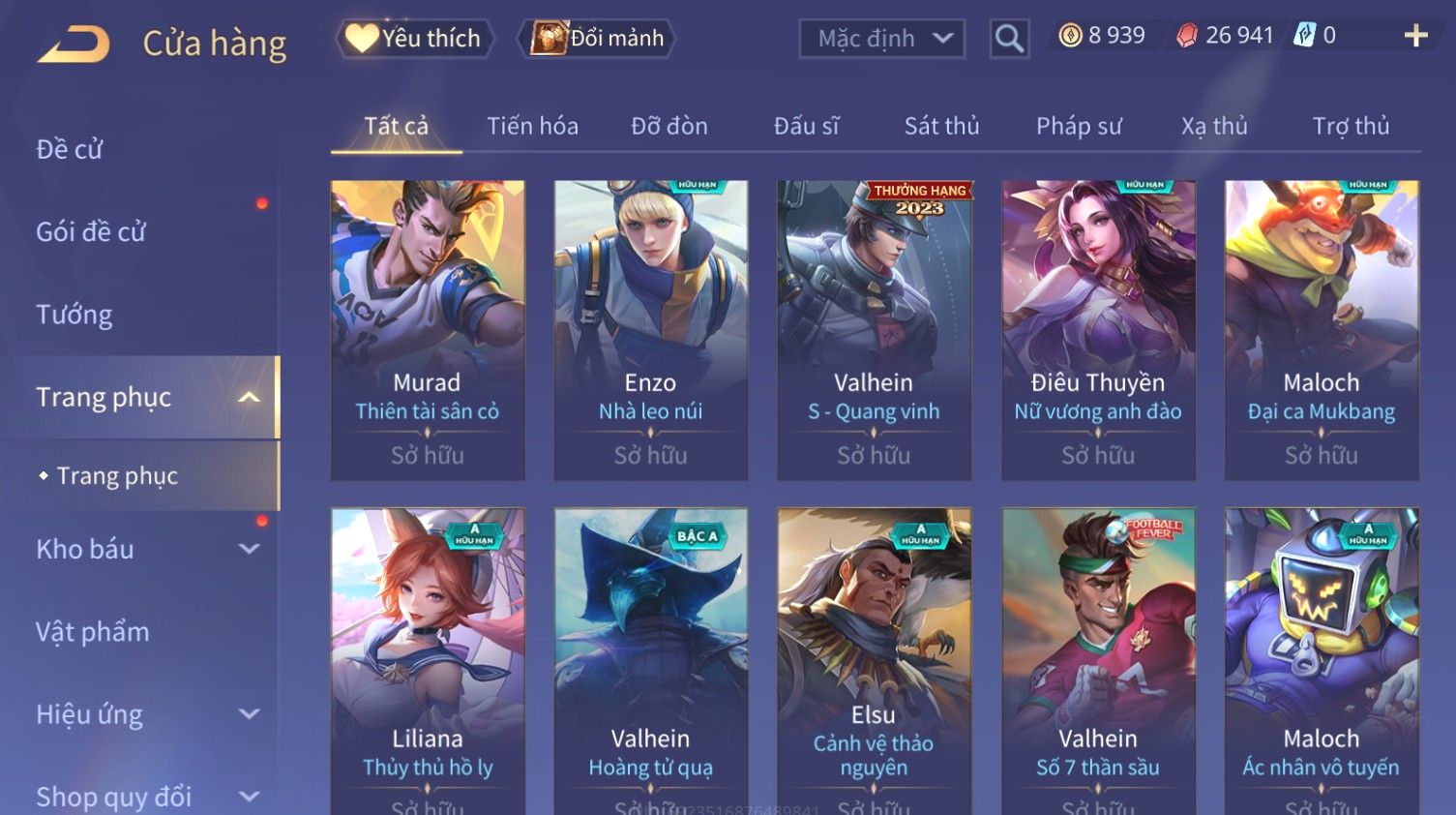
Task: Go back using the return arrow
Action: click(x=74, y=45)
